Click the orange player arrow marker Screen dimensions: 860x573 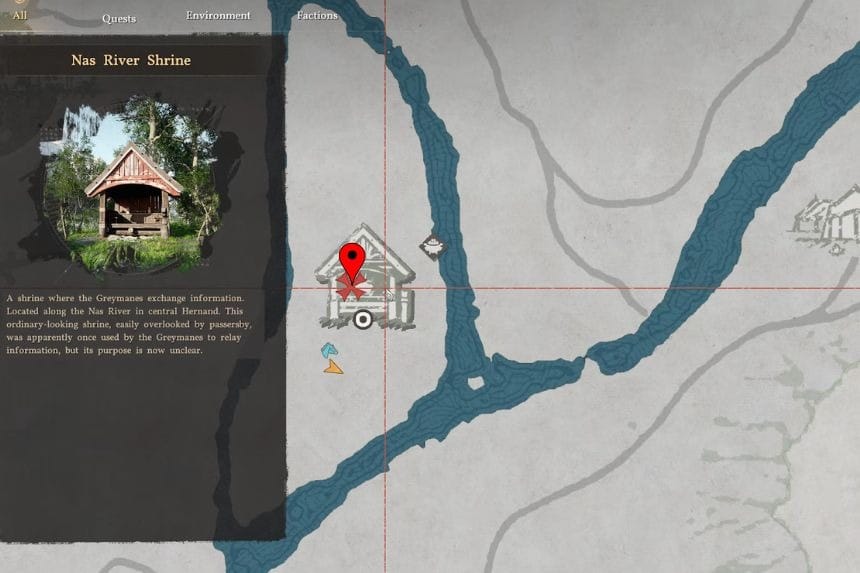tap(333, 367)
